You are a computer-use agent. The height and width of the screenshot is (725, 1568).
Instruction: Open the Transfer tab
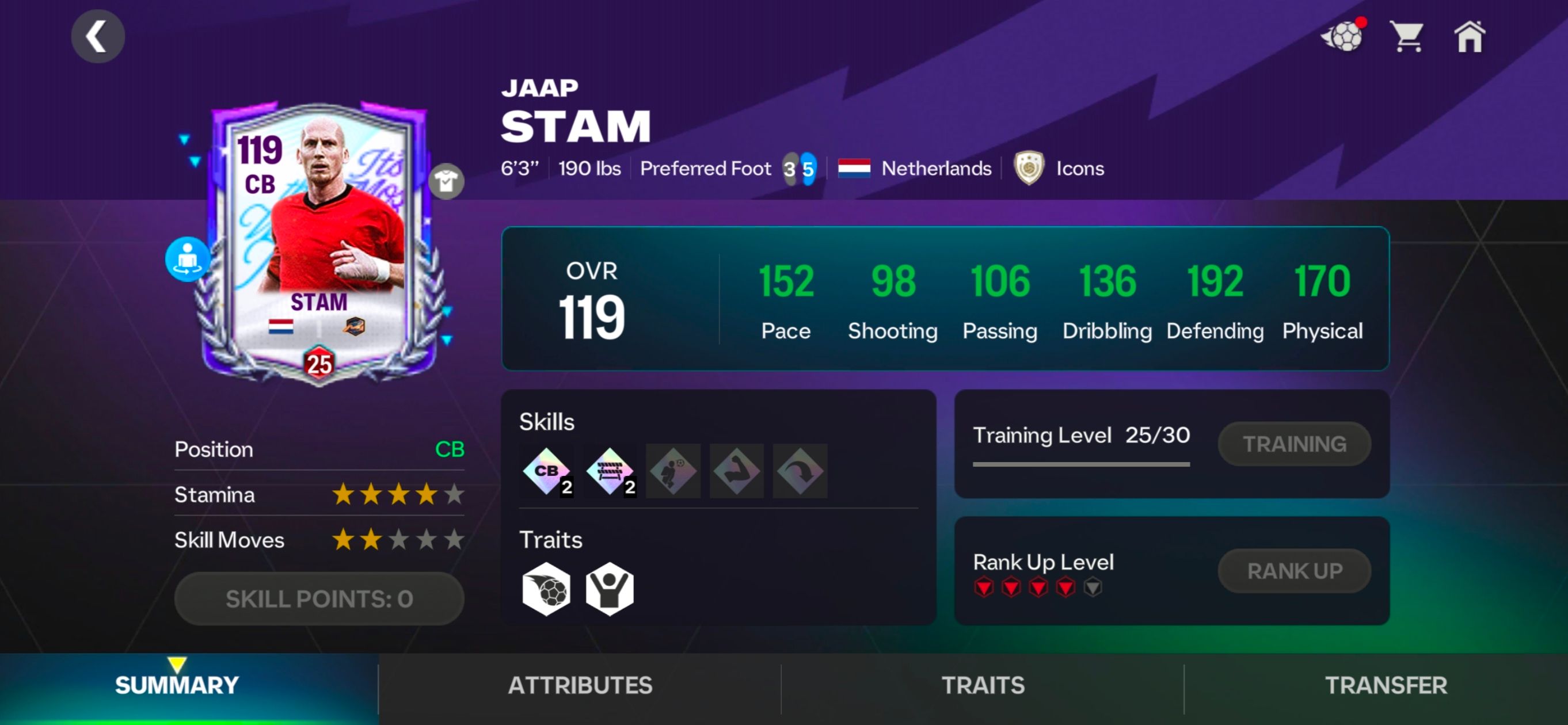click(x=1386, y=685)
